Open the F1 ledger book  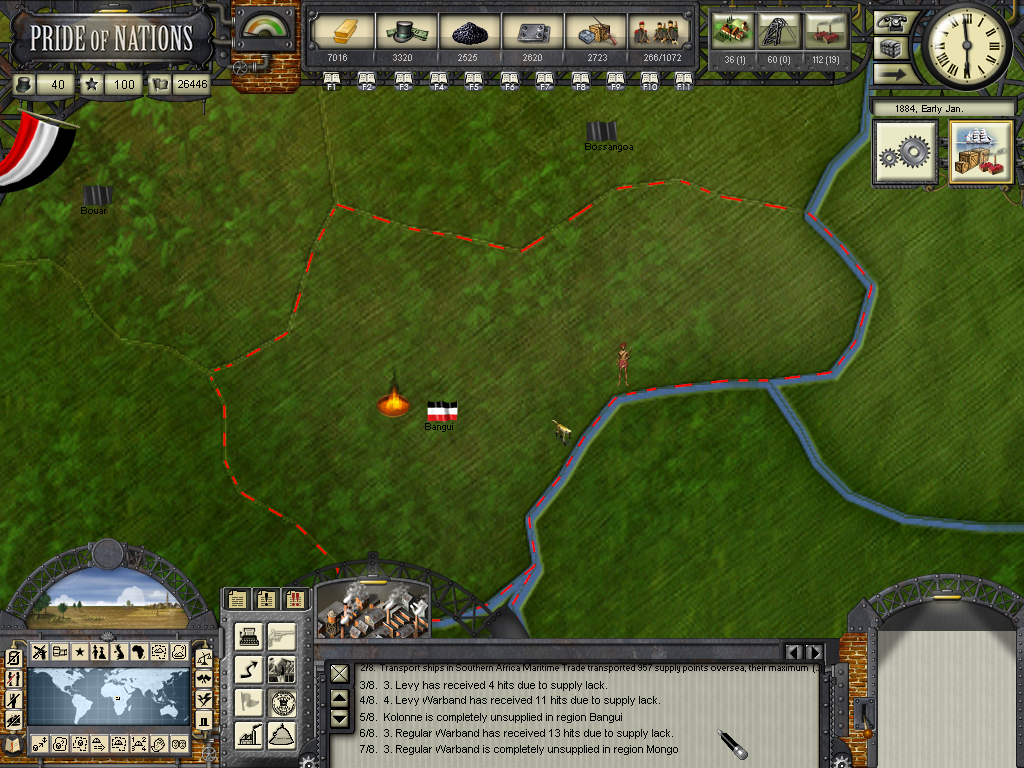pos(329,78)
